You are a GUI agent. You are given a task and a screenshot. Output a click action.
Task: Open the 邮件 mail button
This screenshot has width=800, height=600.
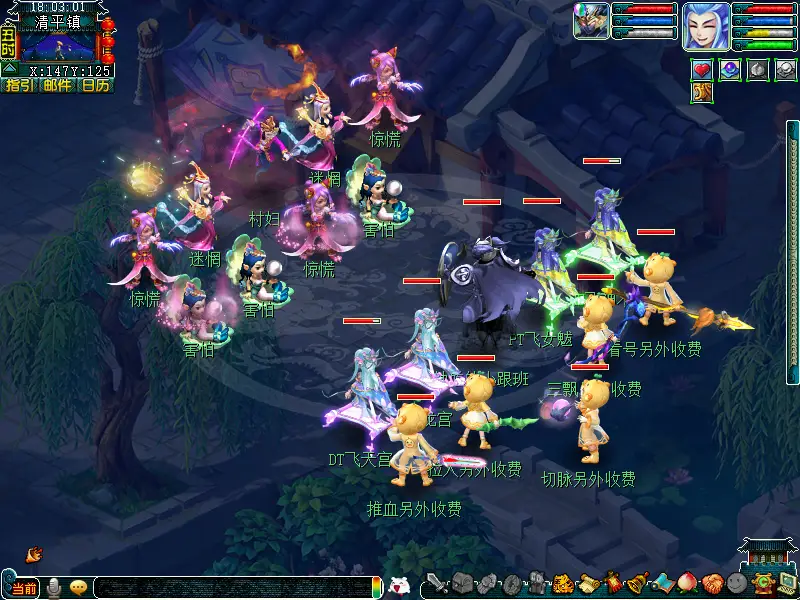point(57,86)
